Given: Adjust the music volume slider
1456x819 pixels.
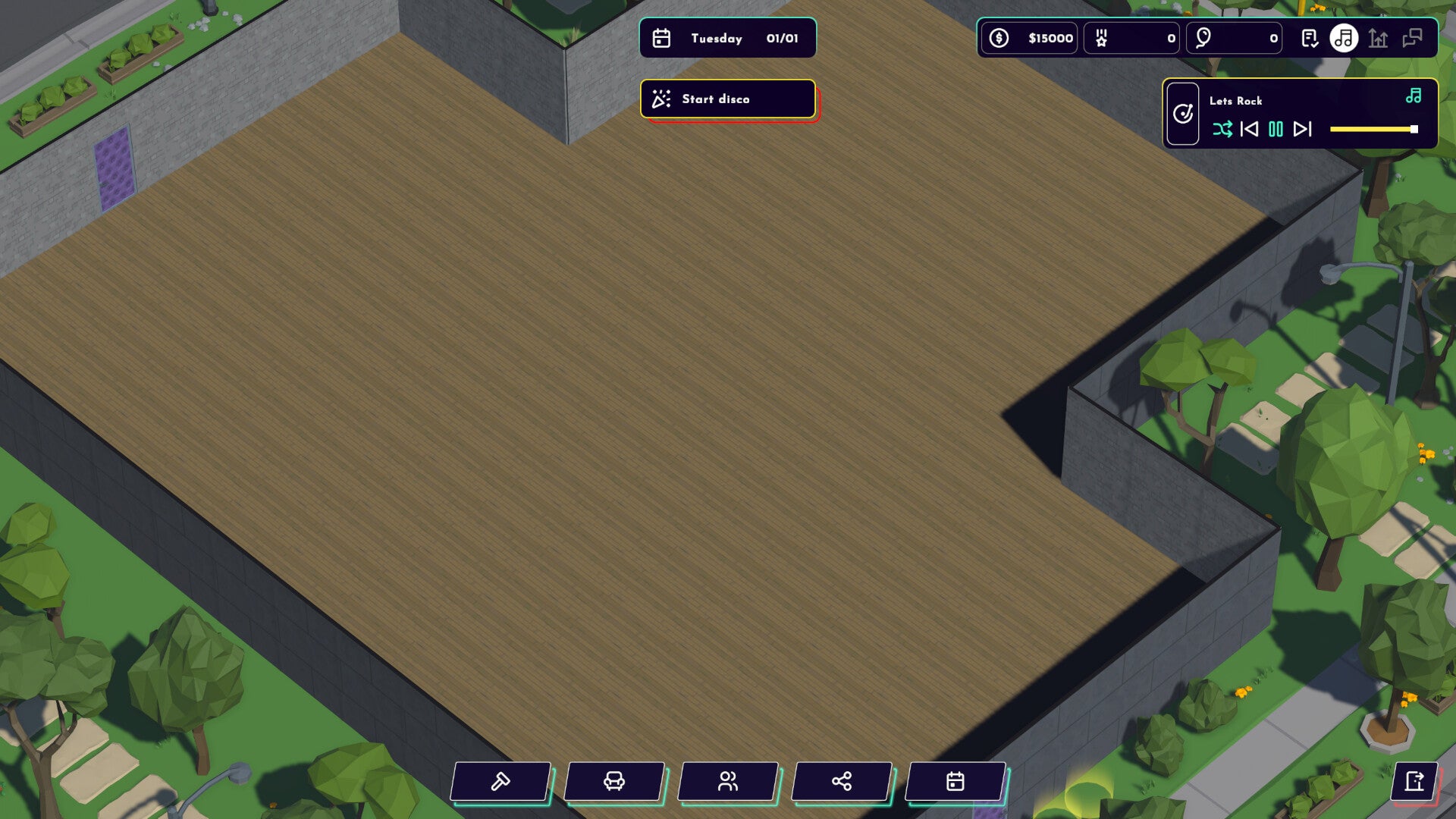Looking at the screenshot, I should click(1373, 129).
